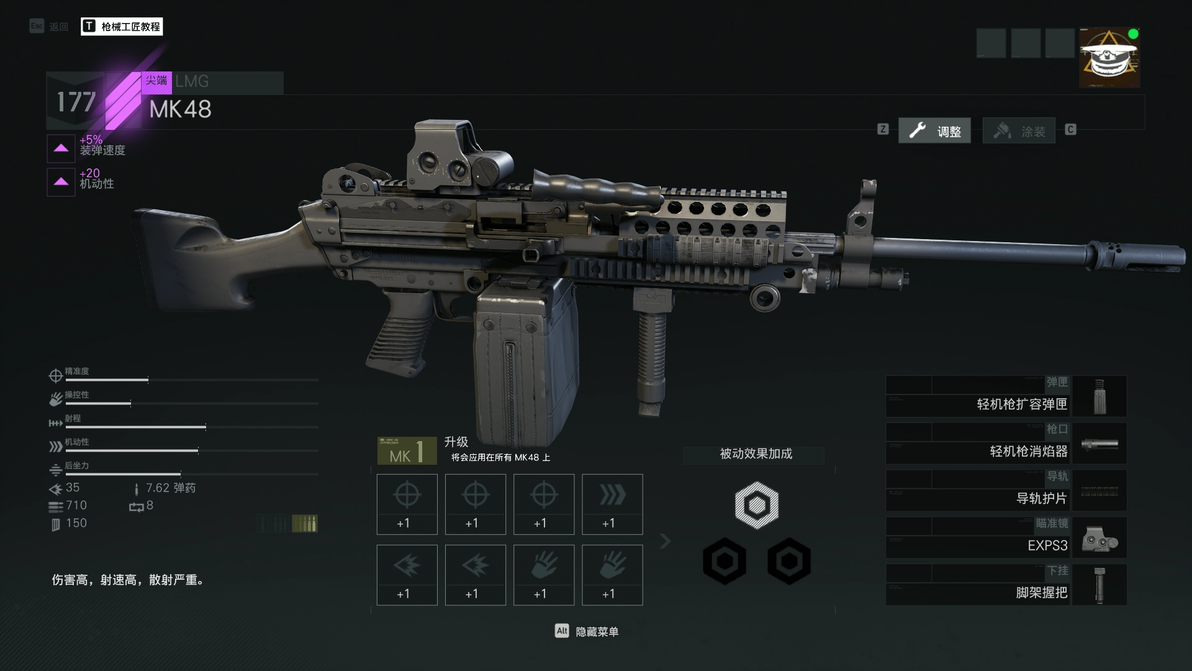Open the EXPS3 scope slot
This screenshot has height=671, width=1192.
[x=1006, y=537]
